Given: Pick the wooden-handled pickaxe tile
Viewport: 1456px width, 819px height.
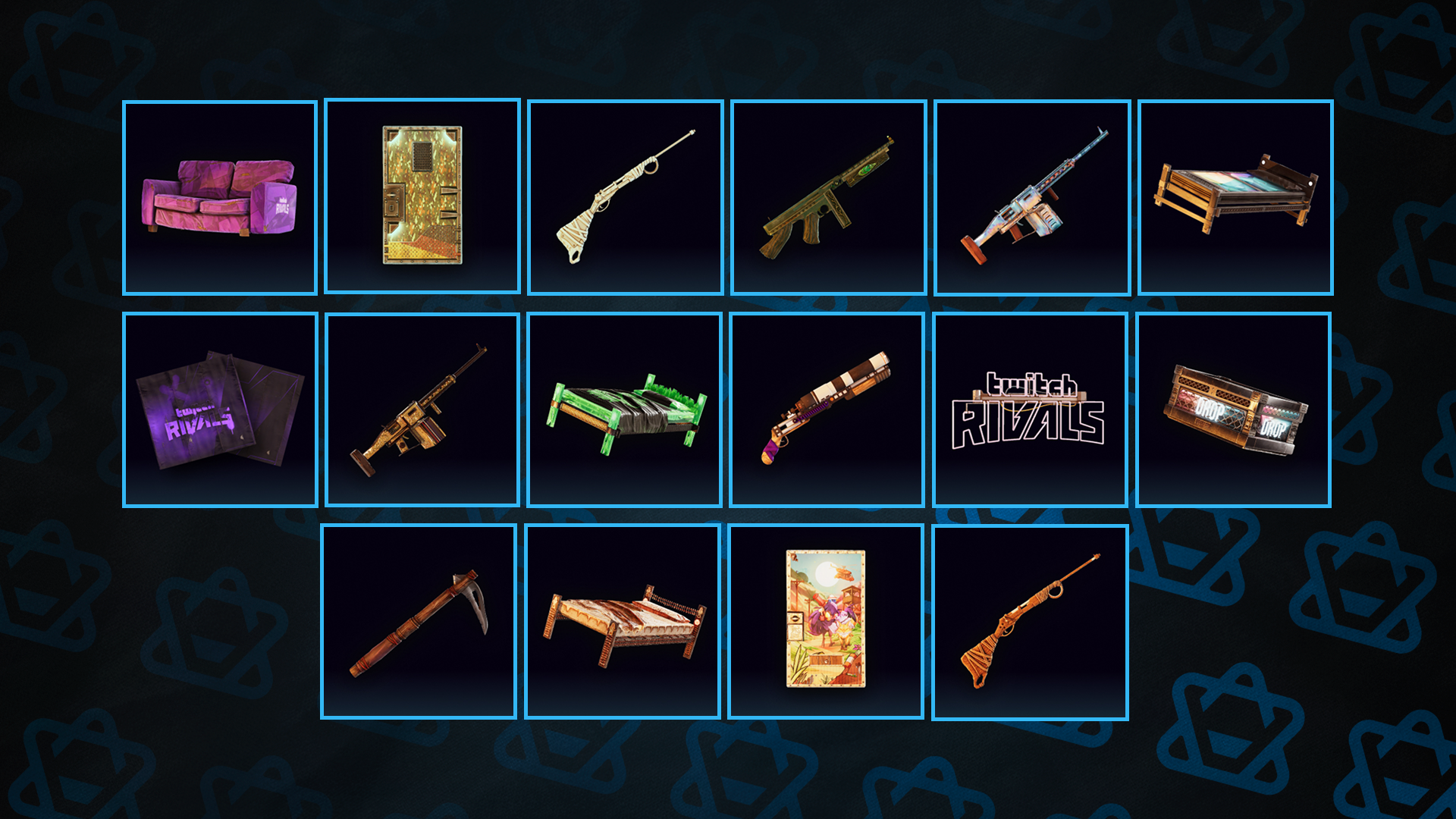Looking at the screenshot, I should click(419, 621).
